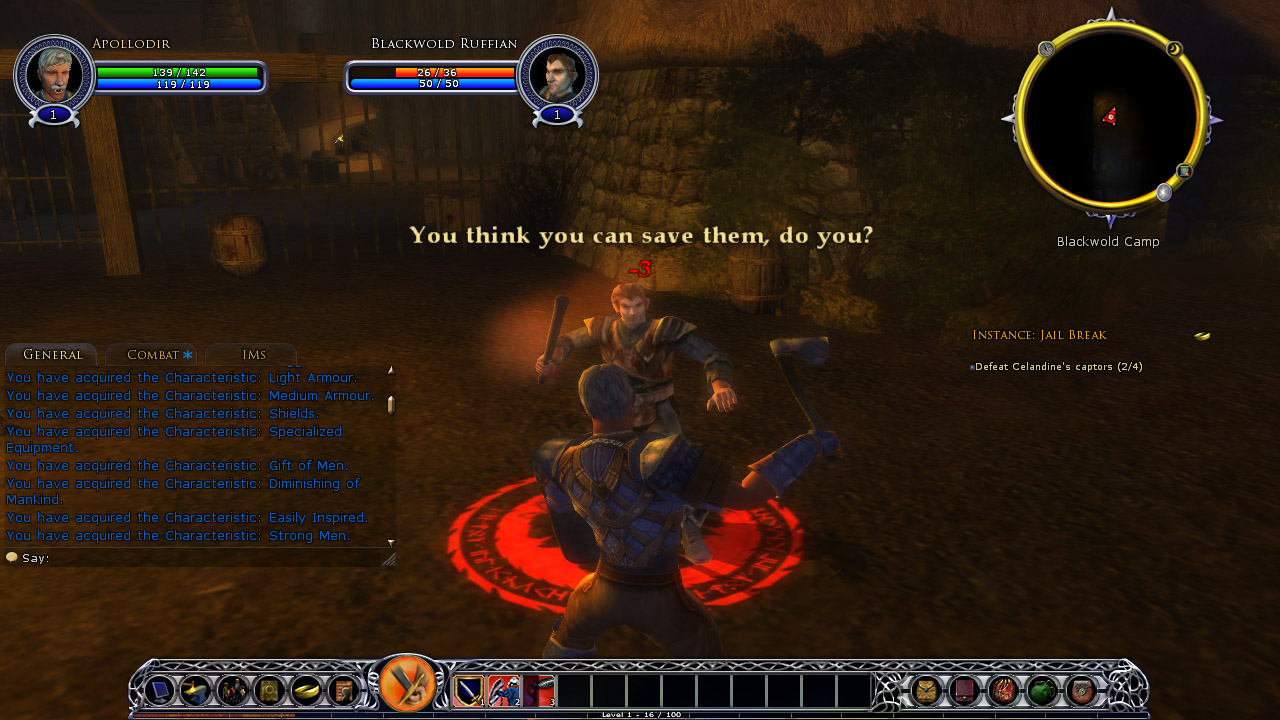This screenshot has width=1280, height=720.
Task: Open the tan leather backpack bag
Action: (926, 690)
